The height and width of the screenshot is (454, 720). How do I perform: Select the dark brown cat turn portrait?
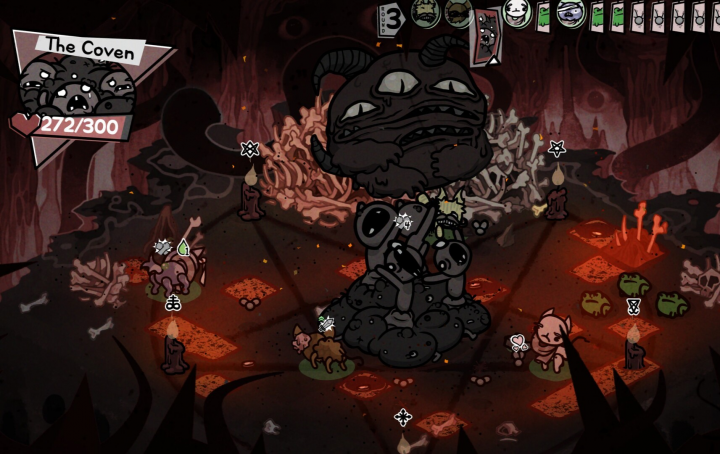click(x=457, y=12)
